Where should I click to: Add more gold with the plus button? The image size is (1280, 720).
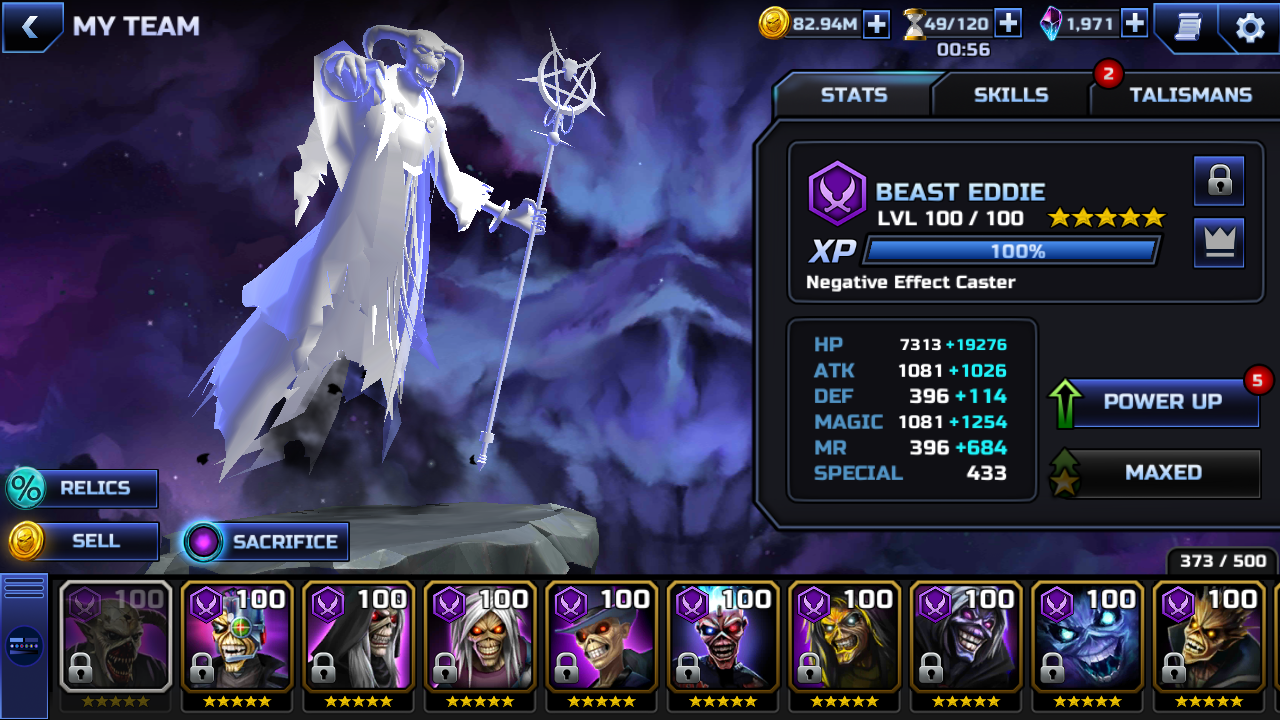(x=876, y=24)
